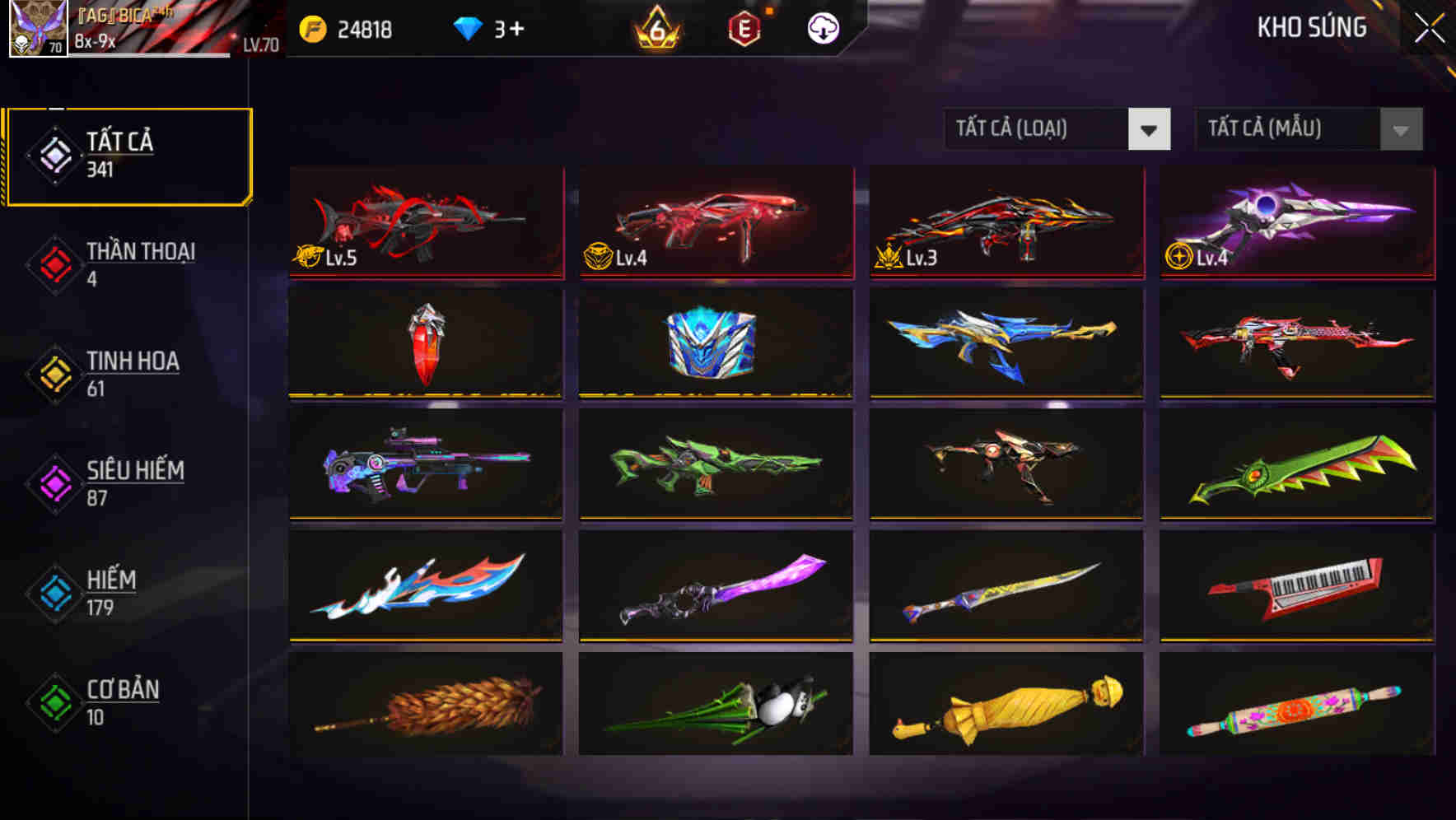Switch to the THẦN THOẠI category
This screenshot has height=820, width=1456.
pos(140,263)
